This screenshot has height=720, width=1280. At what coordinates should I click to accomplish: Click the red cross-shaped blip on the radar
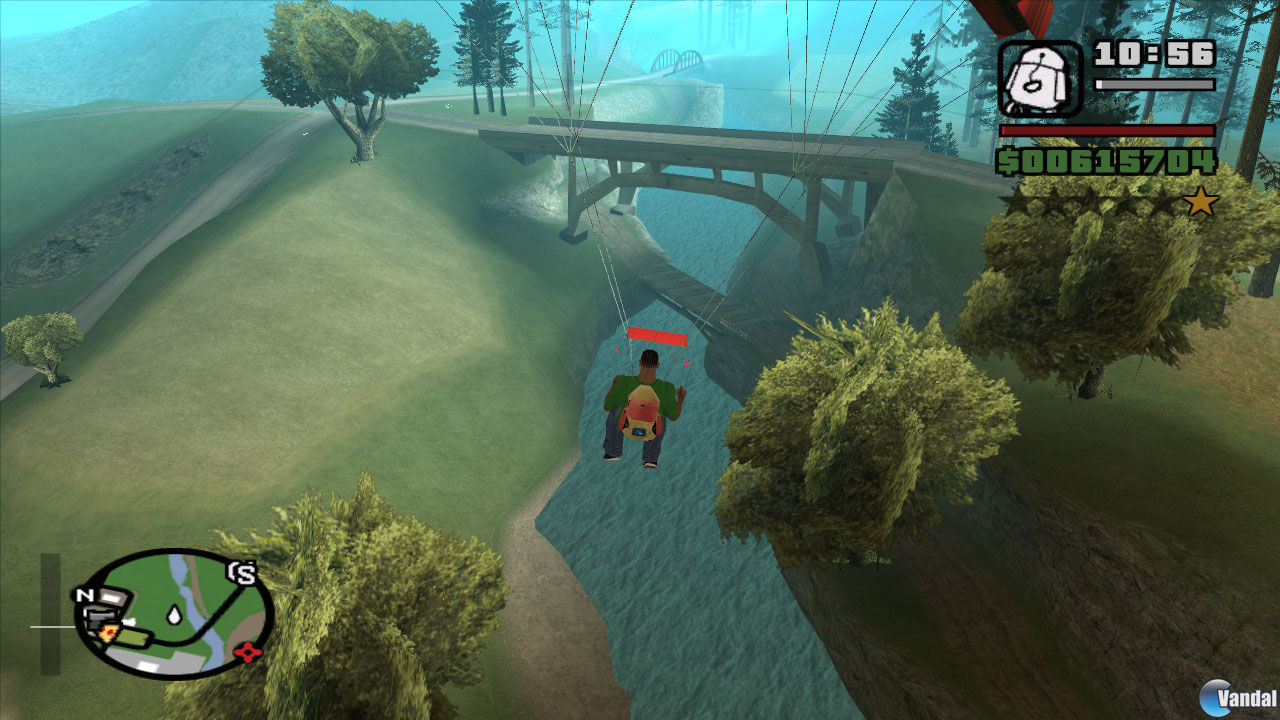246,653
